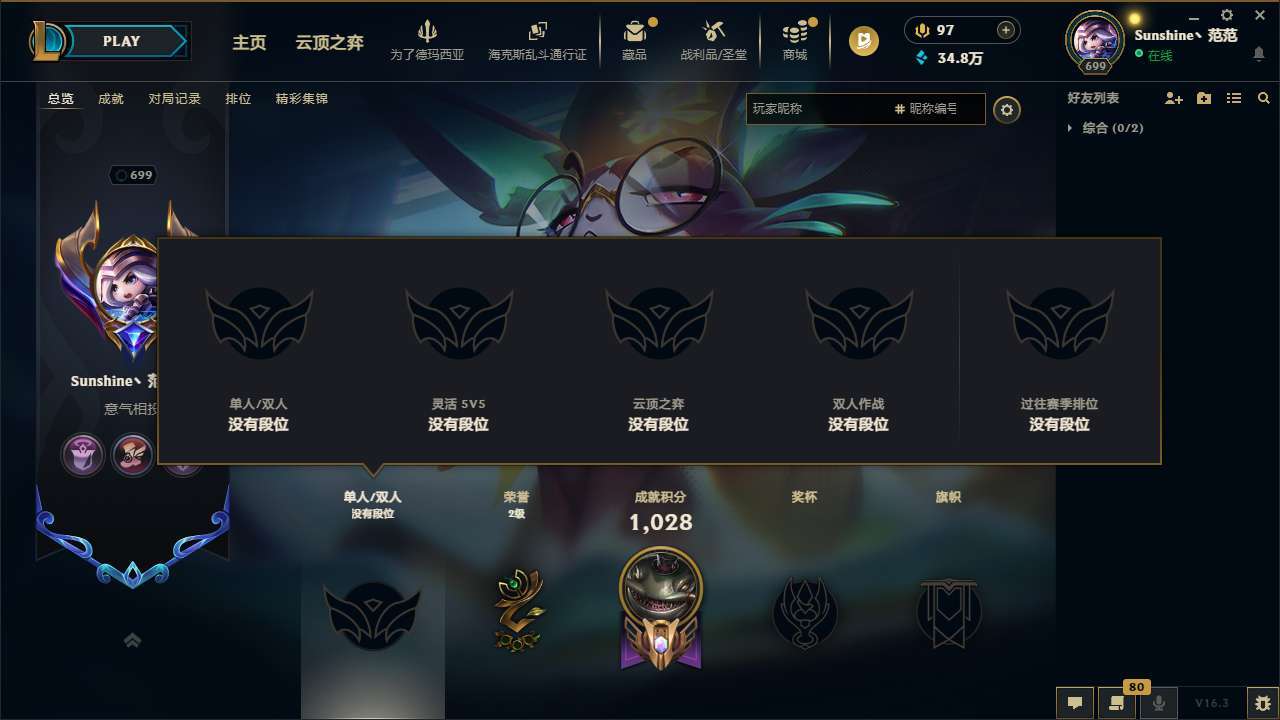
Task: Click the notification bell icon
Action: pos(1259,53)
